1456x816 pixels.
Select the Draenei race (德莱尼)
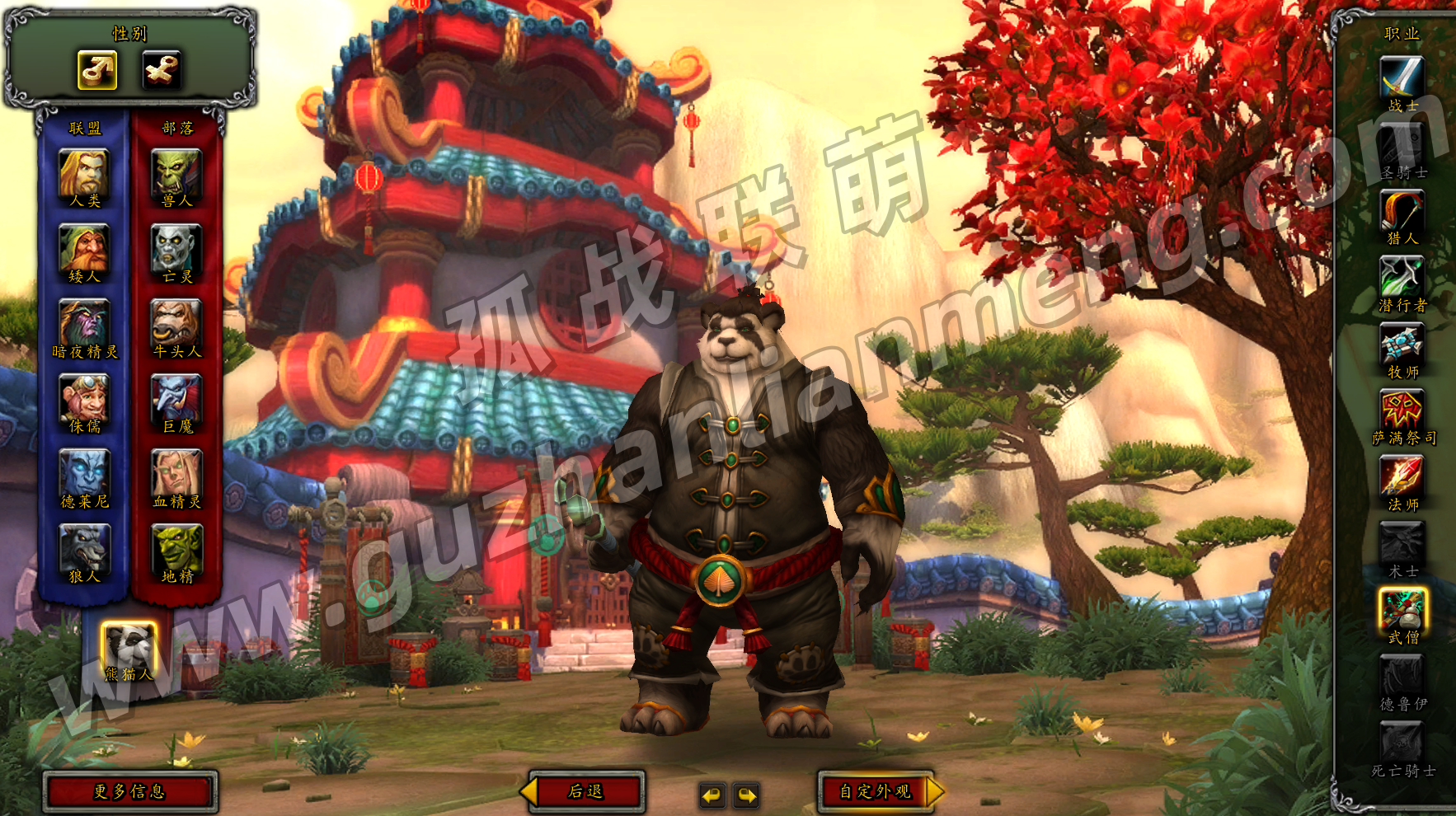click(x=84, y=473)
